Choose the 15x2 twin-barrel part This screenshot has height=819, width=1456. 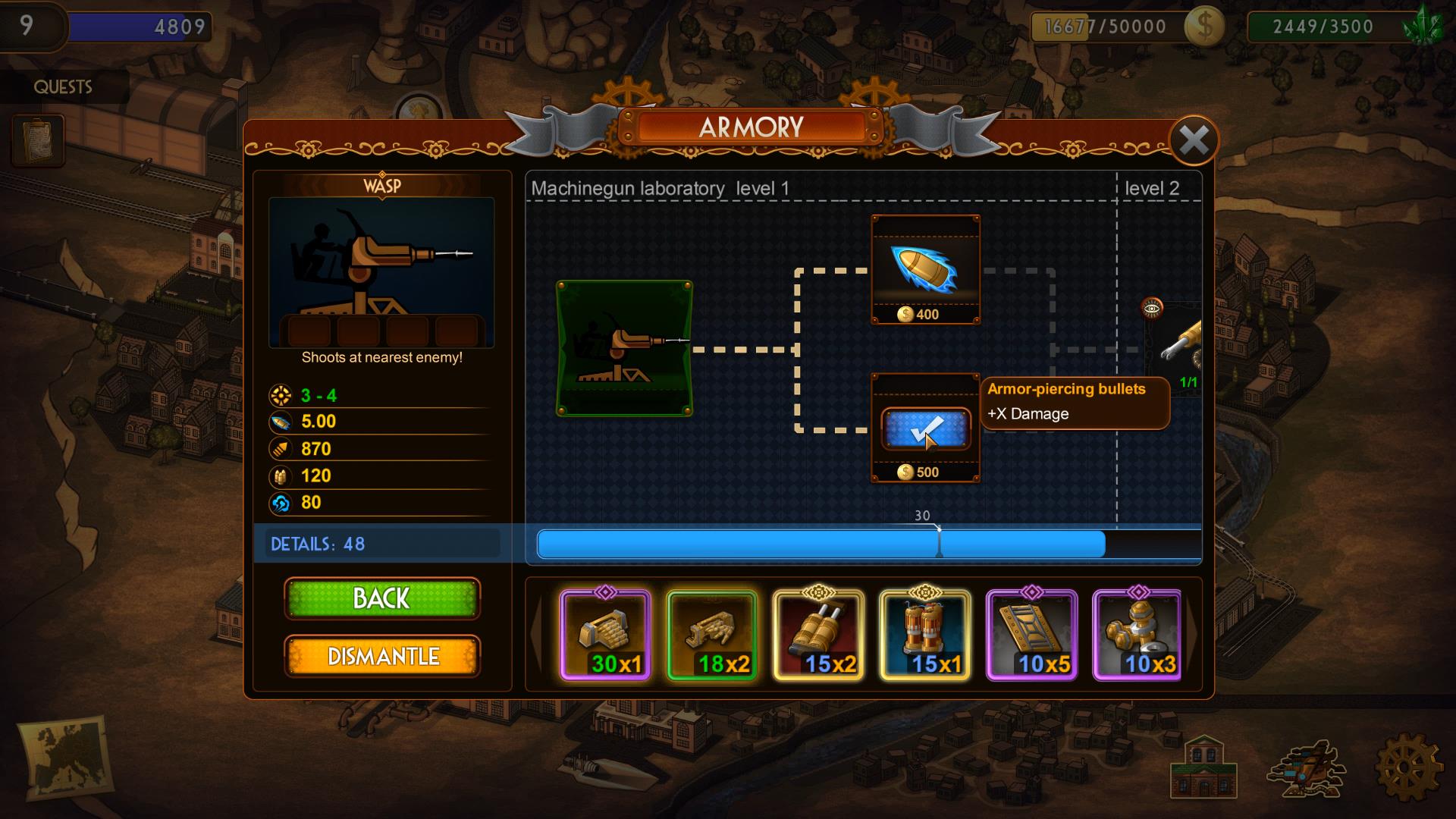(818, 635)
